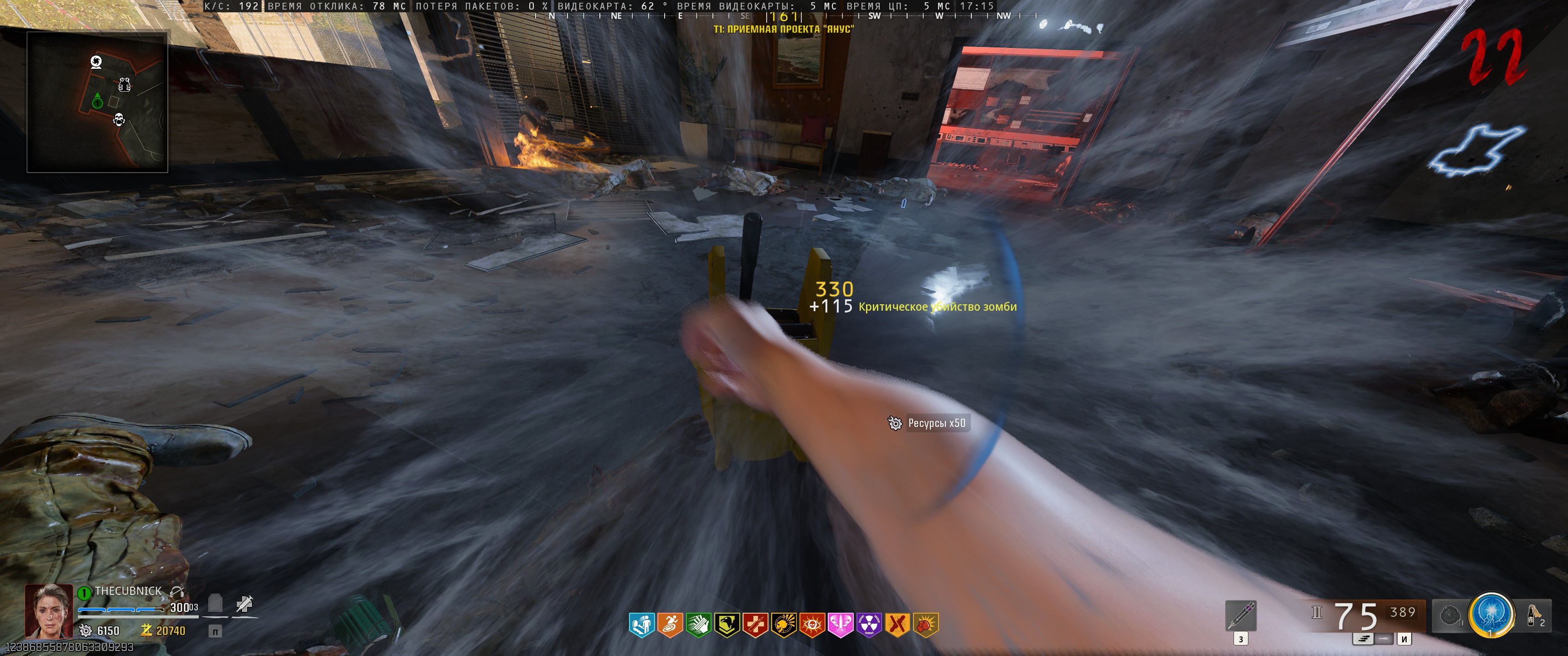This screenshot has width=1568, height=656.
Task: Click the THECUBNICK character portrait
Action: pyautogui.click(x=48, y=611)
